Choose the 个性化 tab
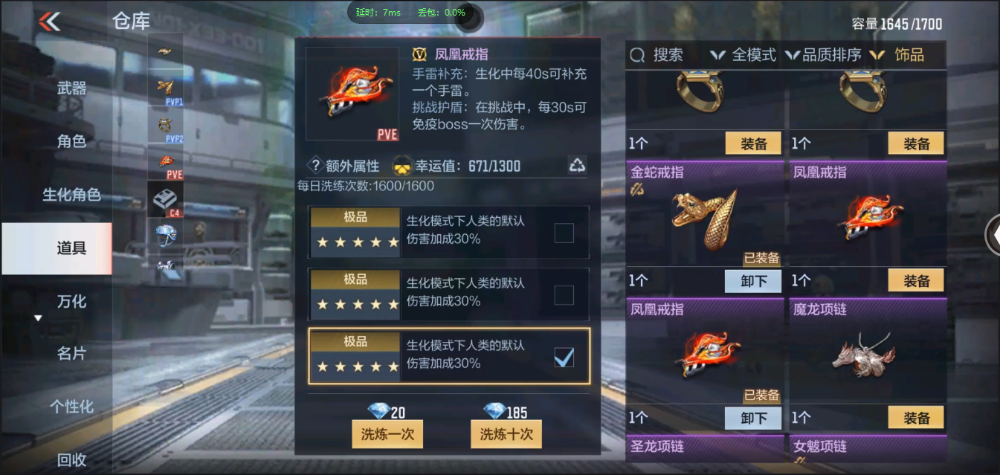The width and height of the screenshot is (1000, 475). point(71,406)
